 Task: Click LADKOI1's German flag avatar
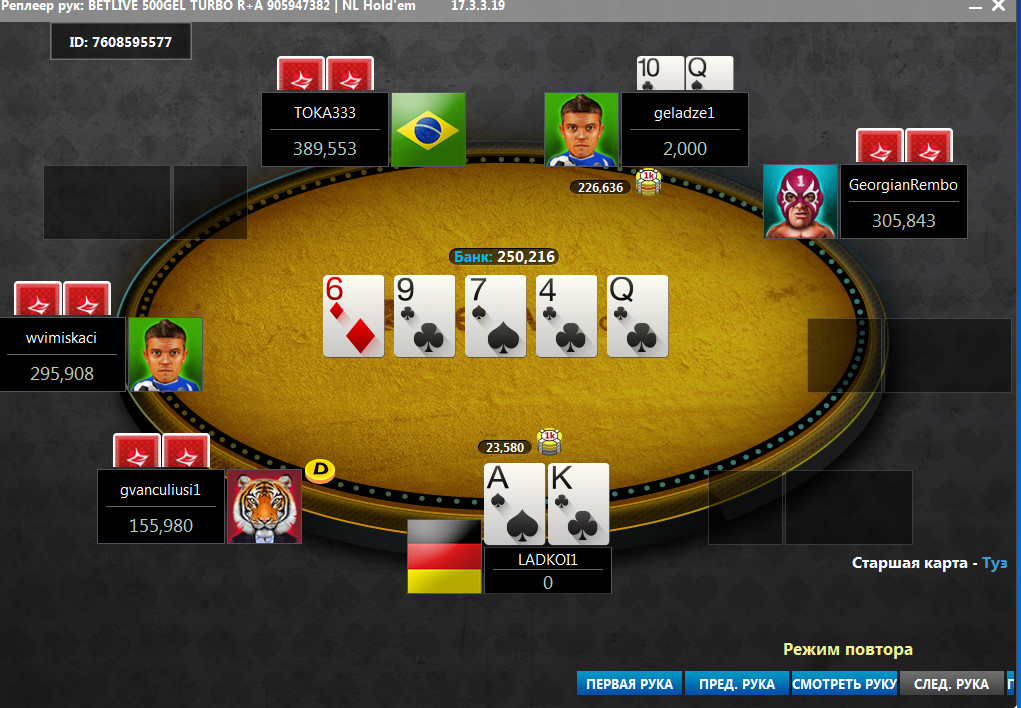pos(444,556)
